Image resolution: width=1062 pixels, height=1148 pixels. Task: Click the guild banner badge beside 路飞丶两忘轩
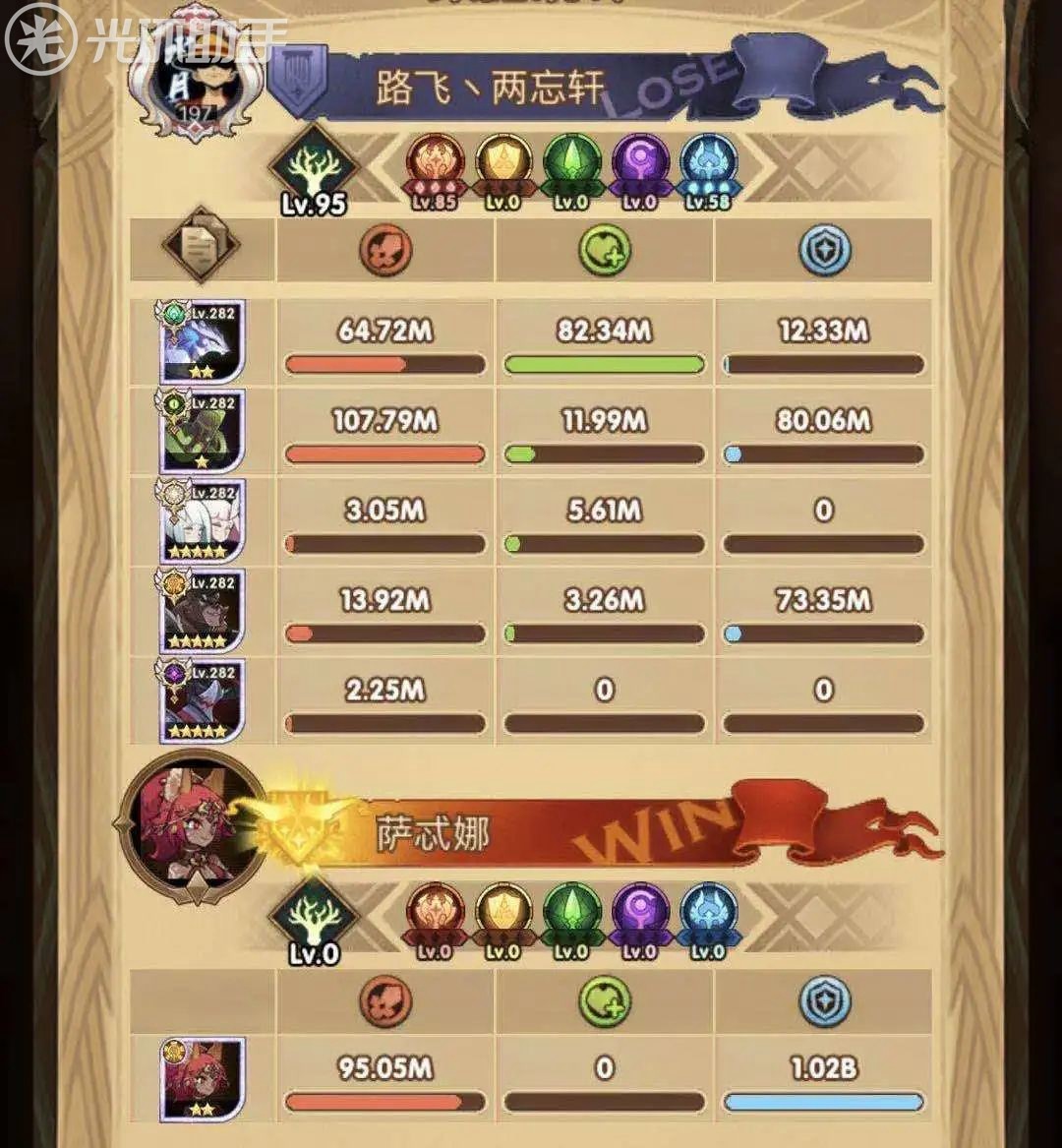pos(299,77)
